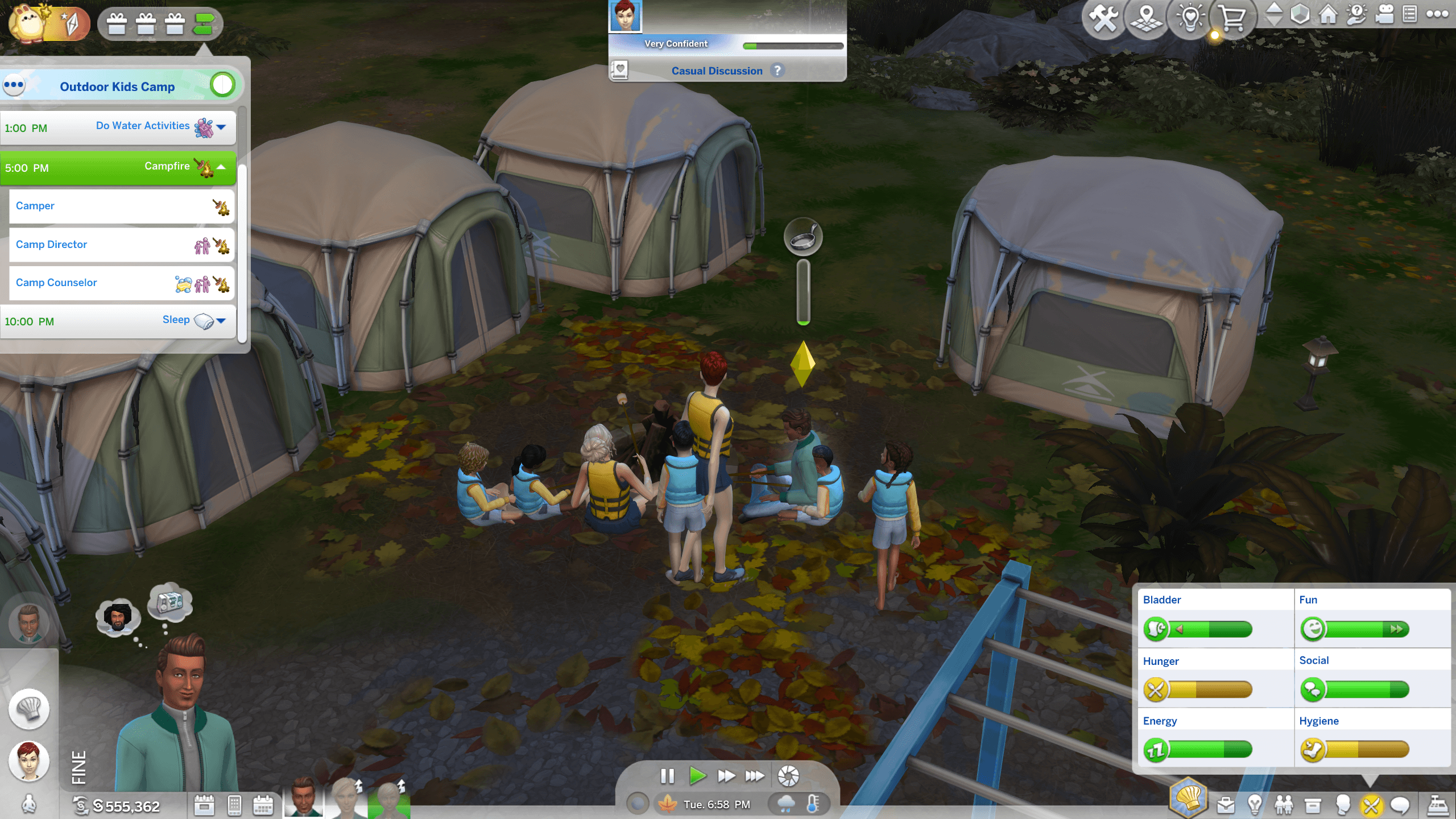1456x819 pixels.
Task: Open the Outdoor Kids Camp options menu
Action: [14, 85]
